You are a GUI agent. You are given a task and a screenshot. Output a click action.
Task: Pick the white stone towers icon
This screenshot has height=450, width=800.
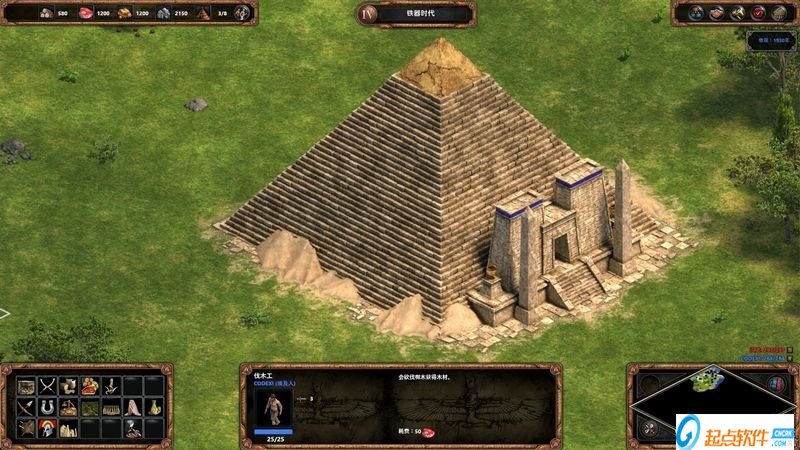(68, 428)
